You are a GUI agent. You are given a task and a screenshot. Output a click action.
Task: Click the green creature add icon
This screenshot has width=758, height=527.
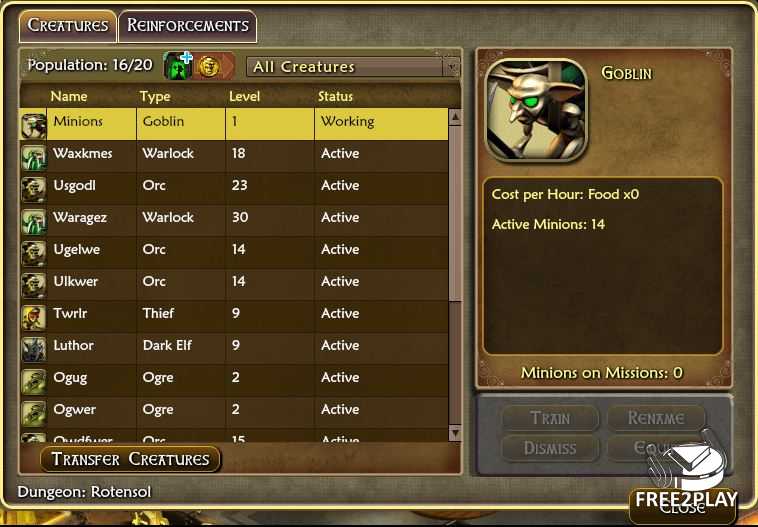pyautogui.click(x=178, y=66)
